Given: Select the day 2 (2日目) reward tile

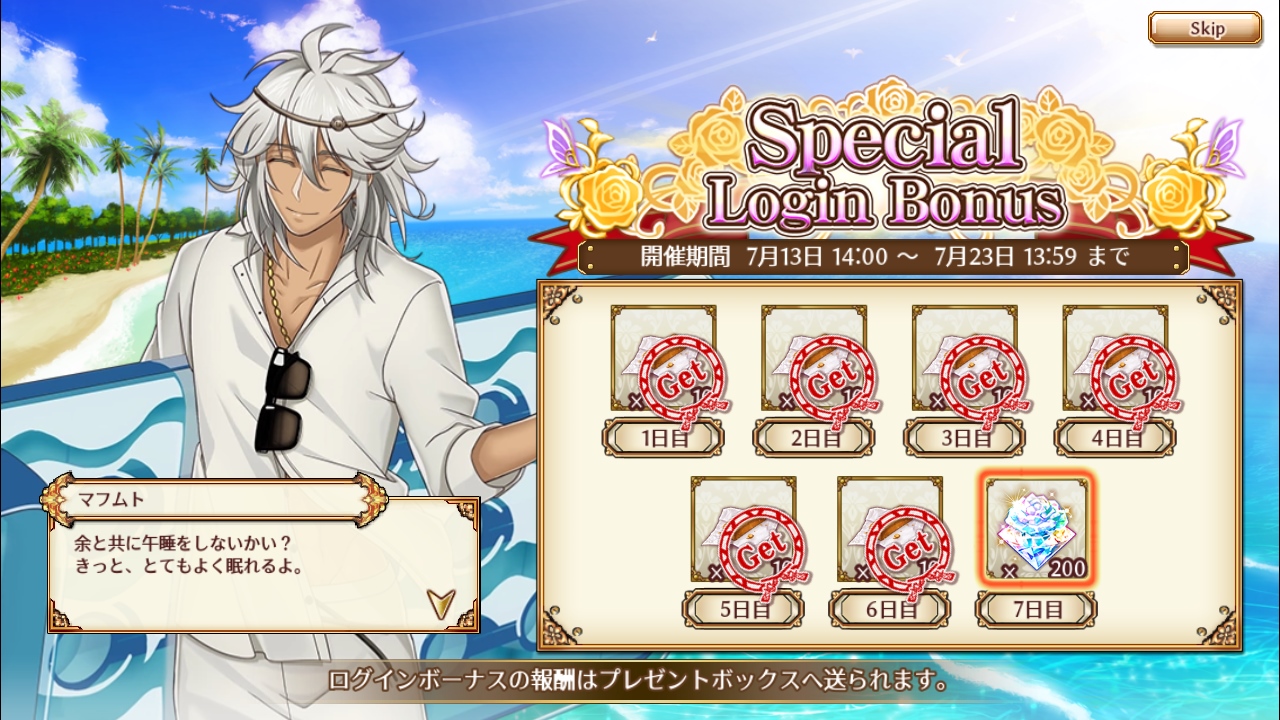Looking at the screenshot, I should click(813, 360).
